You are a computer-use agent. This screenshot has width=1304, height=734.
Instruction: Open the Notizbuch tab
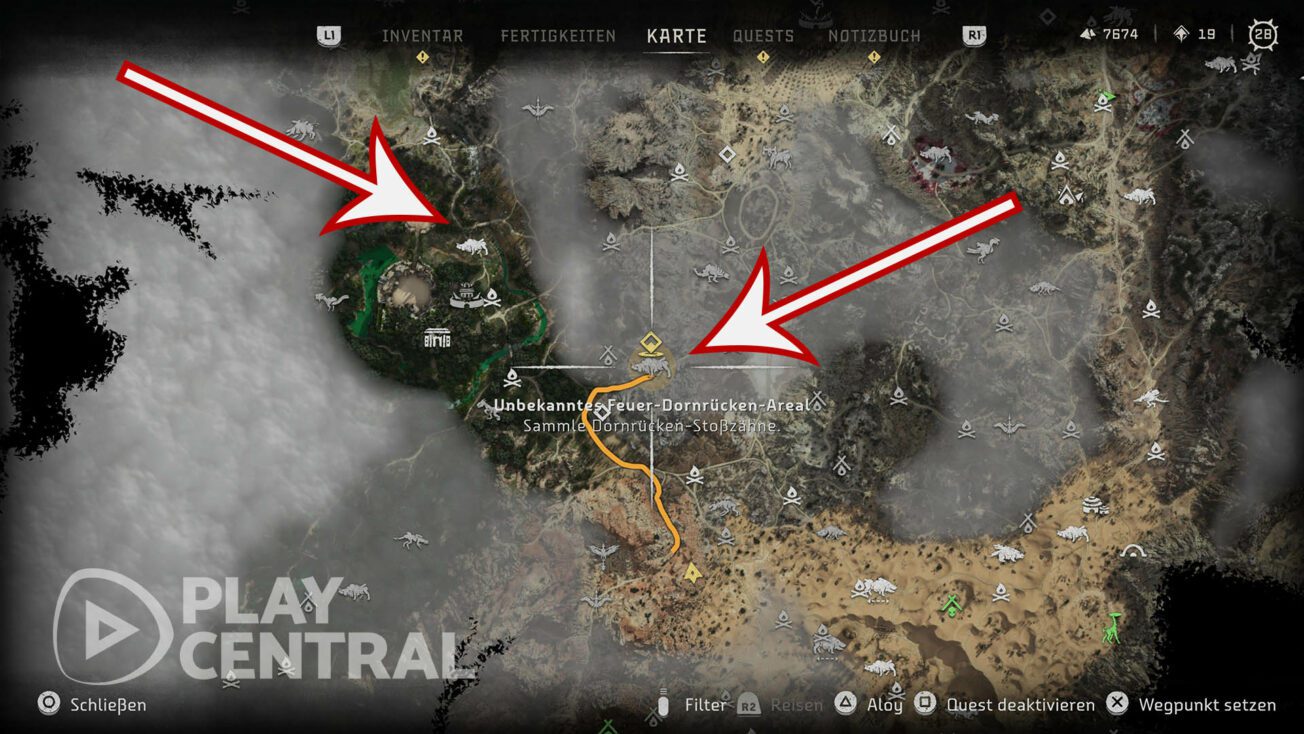tap(875, 35)
